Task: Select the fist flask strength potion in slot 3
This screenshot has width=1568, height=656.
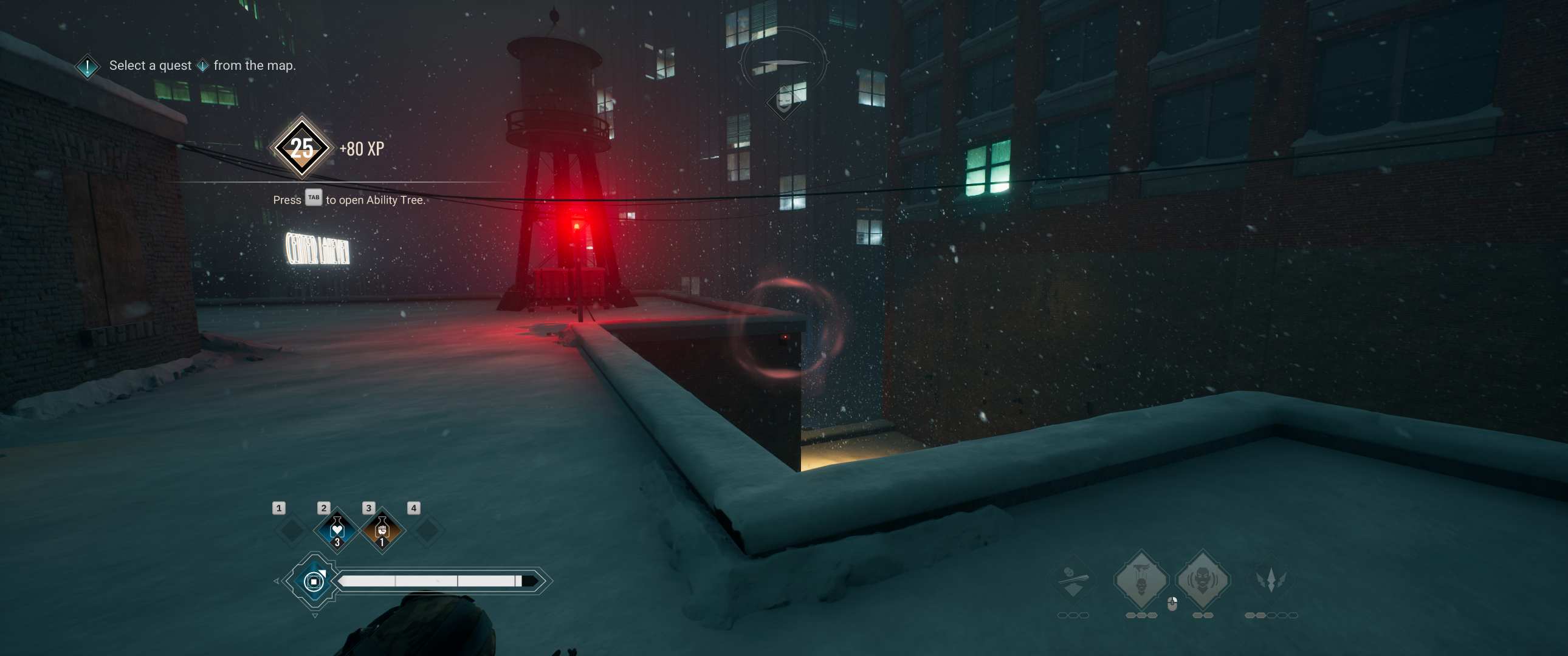Action: click(382, 530)
